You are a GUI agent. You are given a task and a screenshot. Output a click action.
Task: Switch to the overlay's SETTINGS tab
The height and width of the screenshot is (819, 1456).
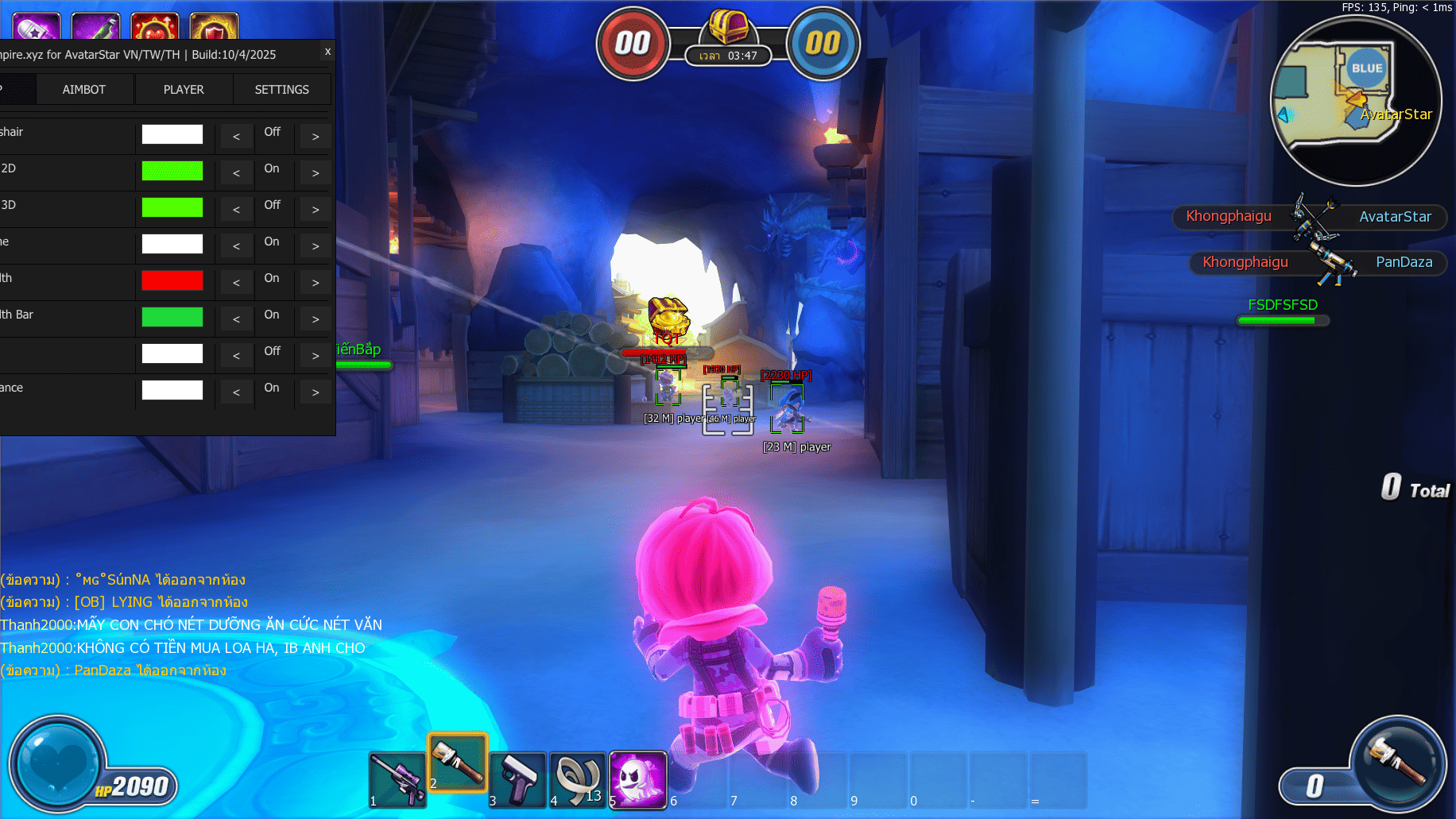(x=281, y=90)
